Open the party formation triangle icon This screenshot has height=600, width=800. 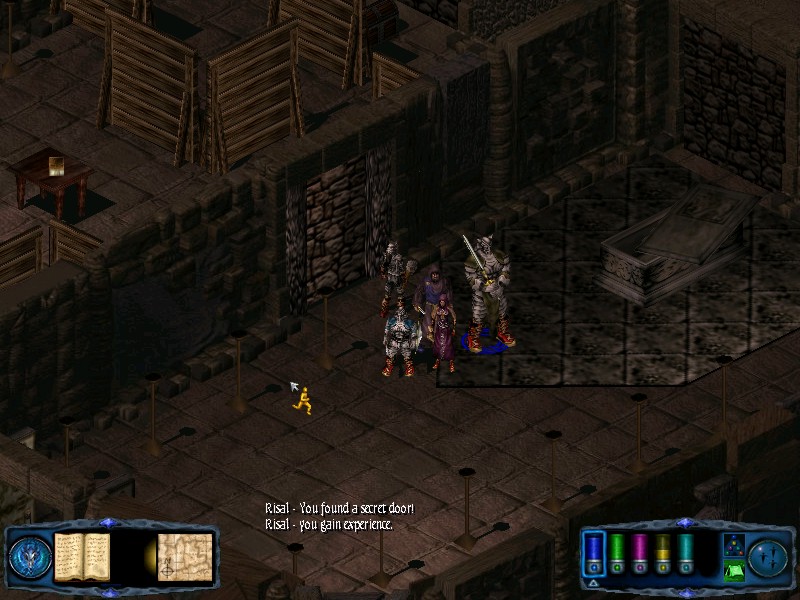(x=733, y=544)
